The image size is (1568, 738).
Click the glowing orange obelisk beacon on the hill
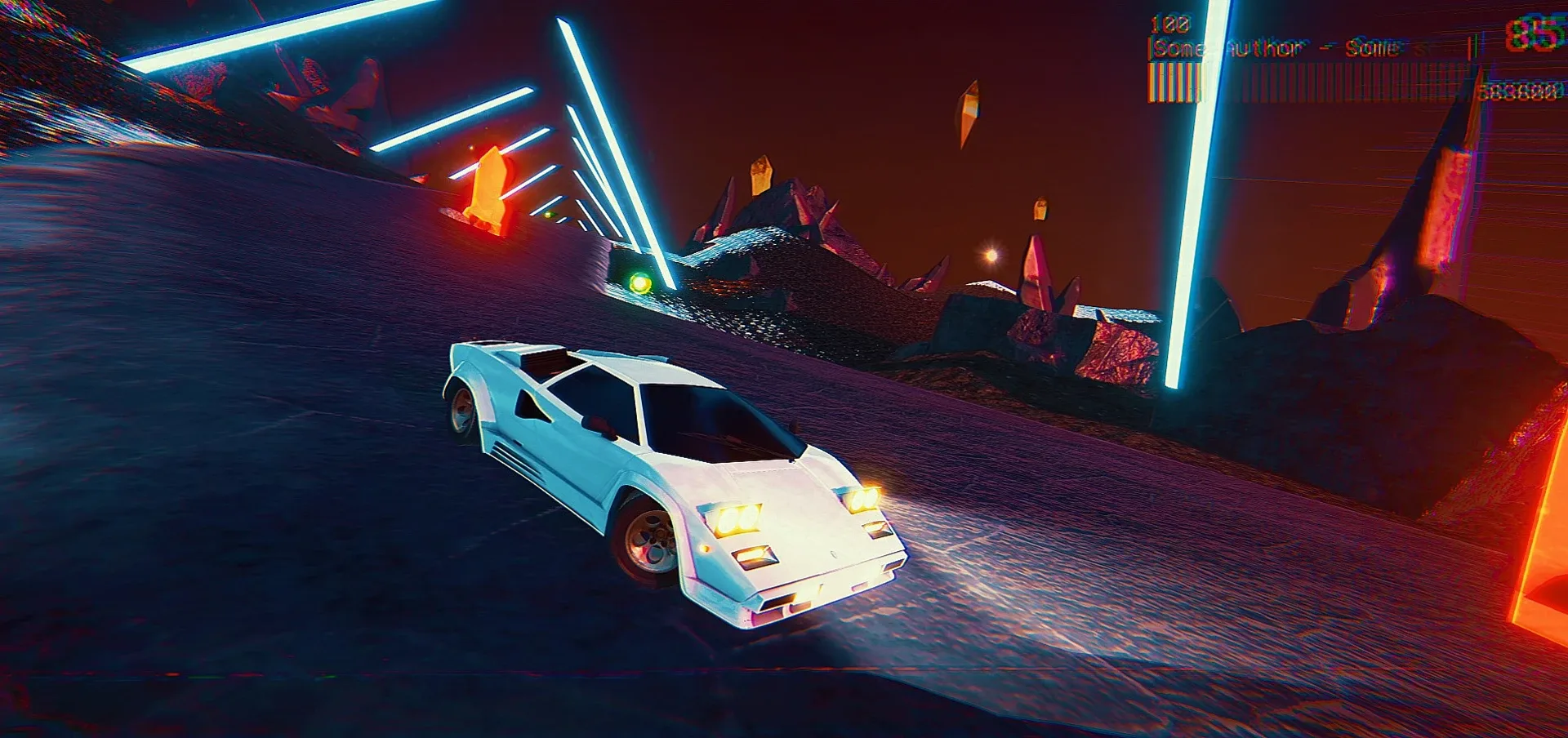(x=488, y=188)
